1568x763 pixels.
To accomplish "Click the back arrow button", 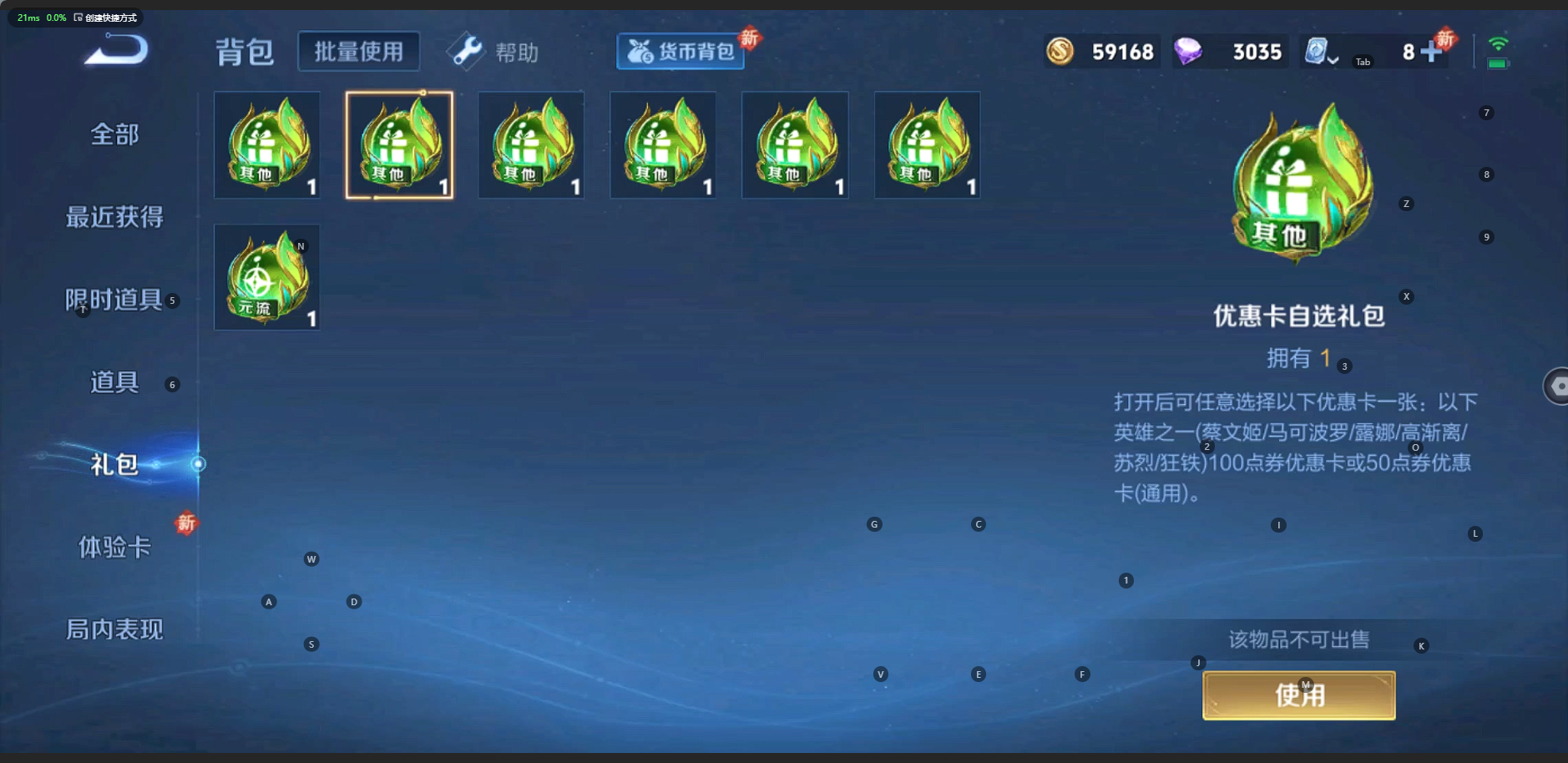I will 116,51.
